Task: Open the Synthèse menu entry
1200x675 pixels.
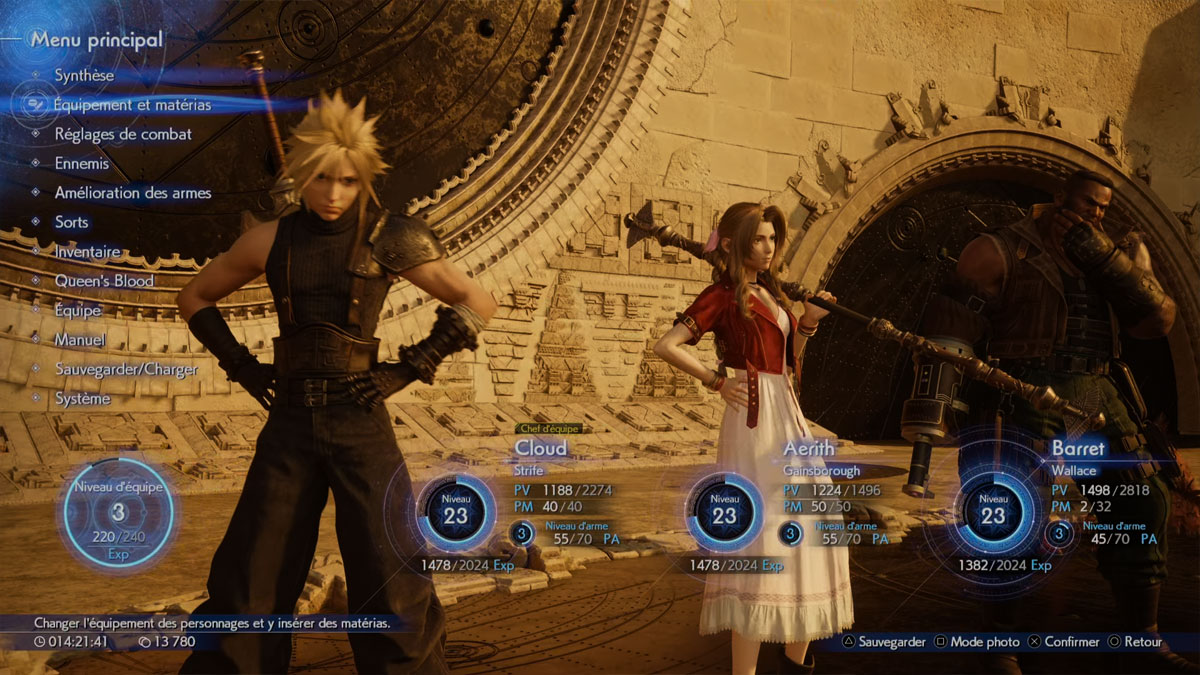Action: pyautogui.click(x=84, y=75)
